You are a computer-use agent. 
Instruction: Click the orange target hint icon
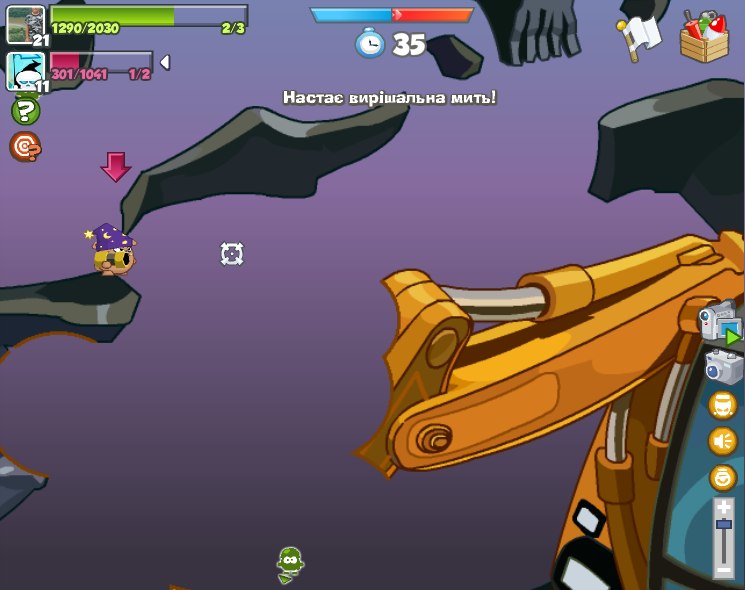(x=25, y=147)
